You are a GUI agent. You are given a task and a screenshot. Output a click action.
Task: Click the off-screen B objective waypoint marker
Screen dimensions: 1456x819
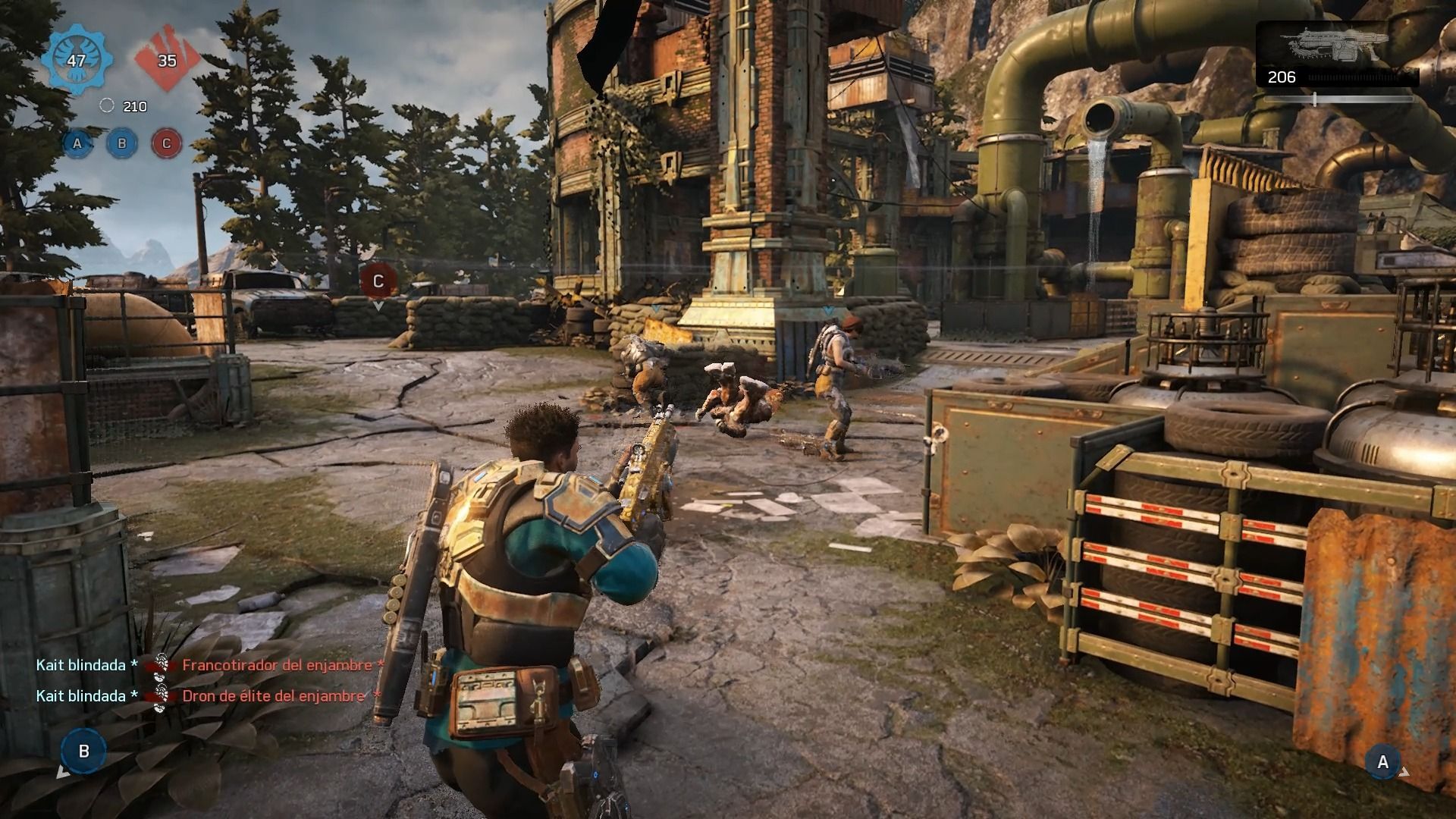(84, 751)
